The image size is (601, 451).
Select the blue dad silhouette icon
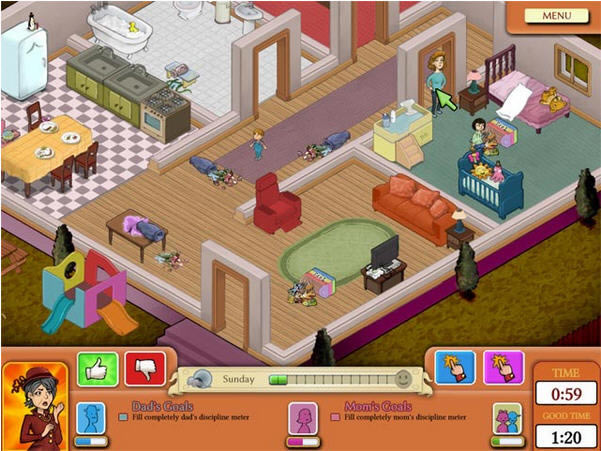pyautogui.click(x=90, y=416)
